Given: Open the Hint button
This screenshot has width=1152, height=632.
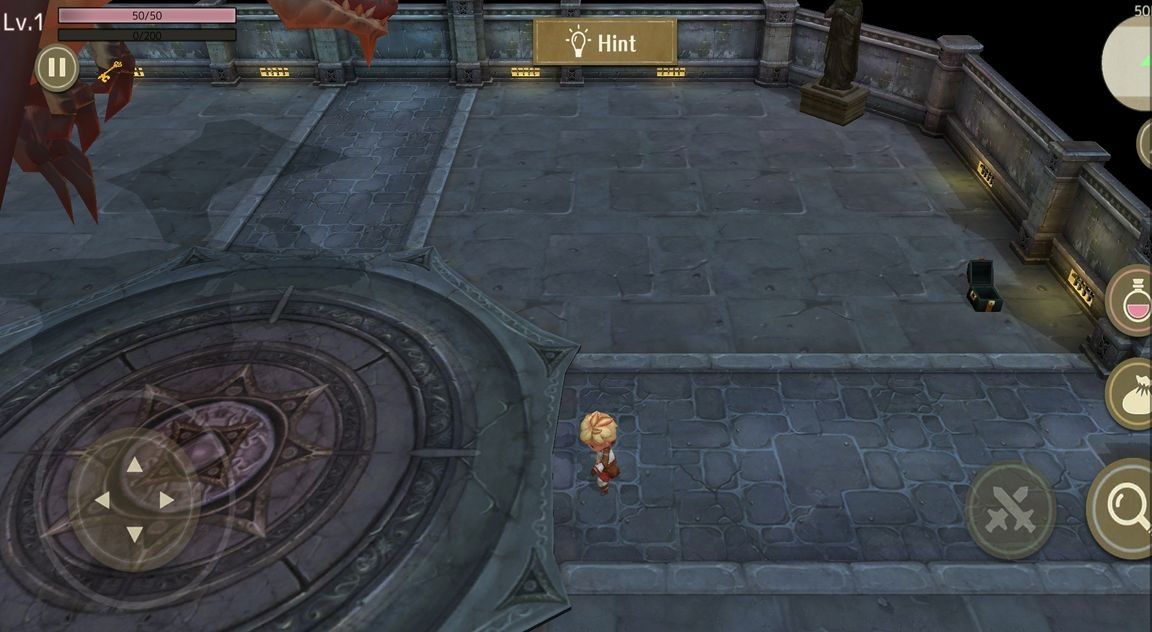Looking at the screenshot, I should tap(605, 42).
